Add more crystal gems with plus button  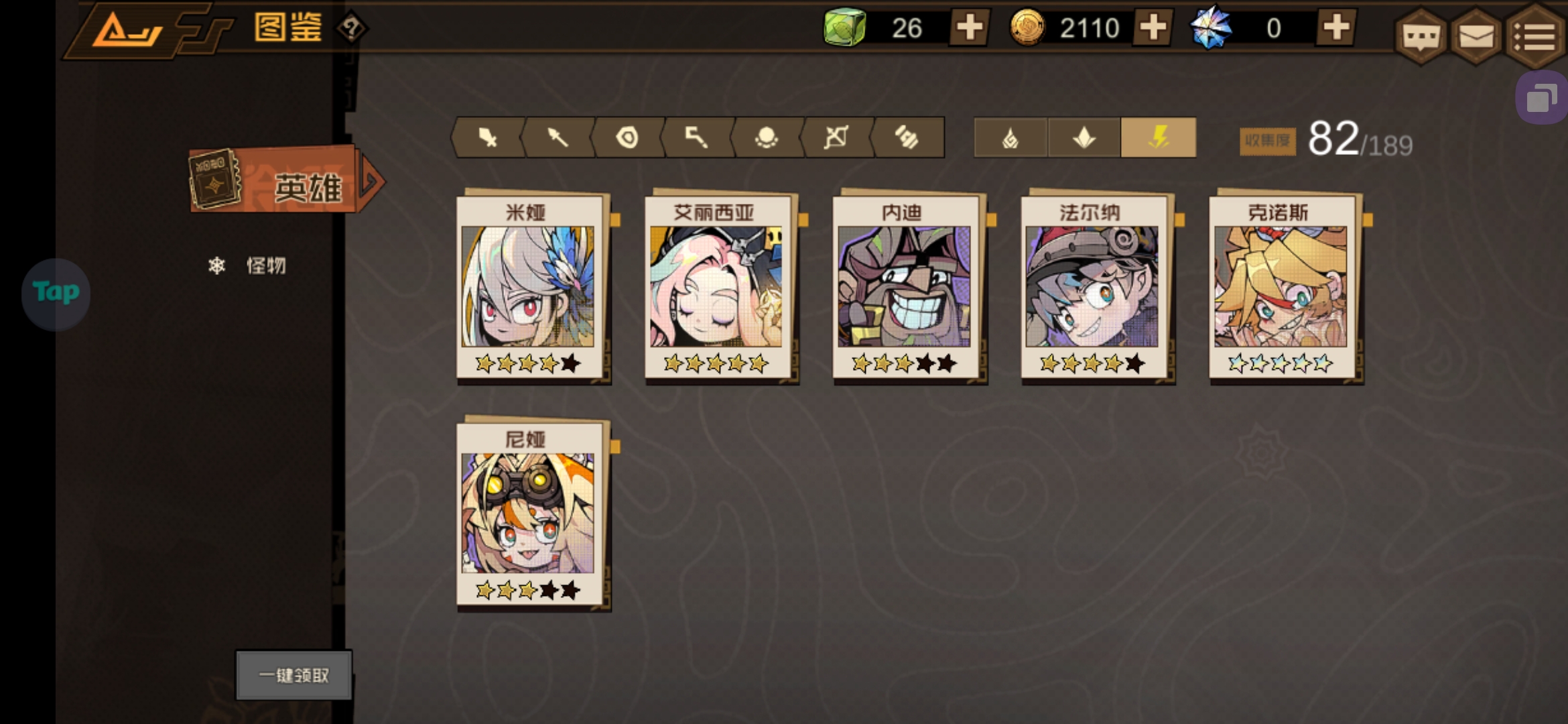(x=1336, y=27)
